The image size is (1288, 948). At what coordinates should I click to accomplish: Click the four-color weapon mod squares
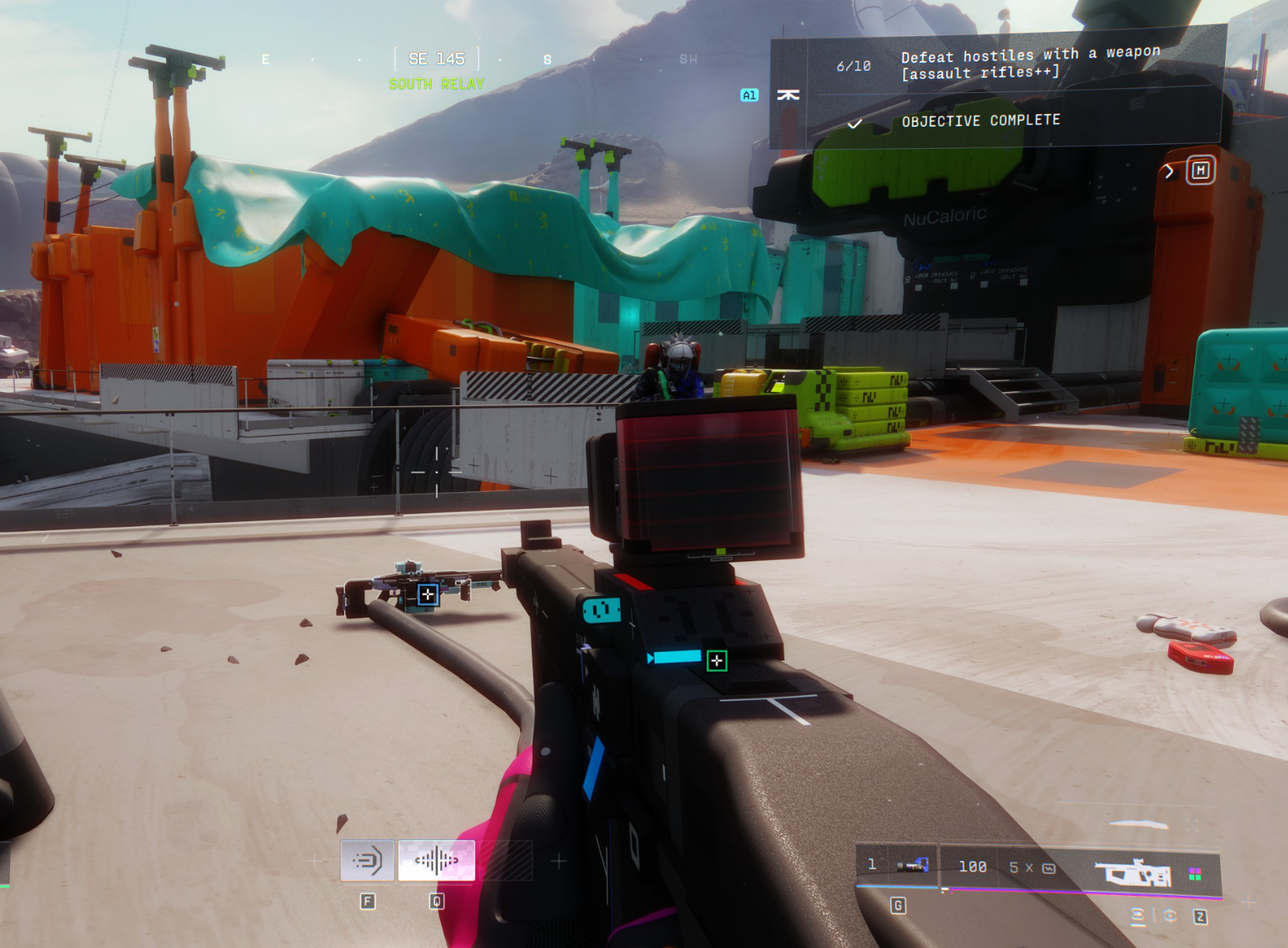1195,874
